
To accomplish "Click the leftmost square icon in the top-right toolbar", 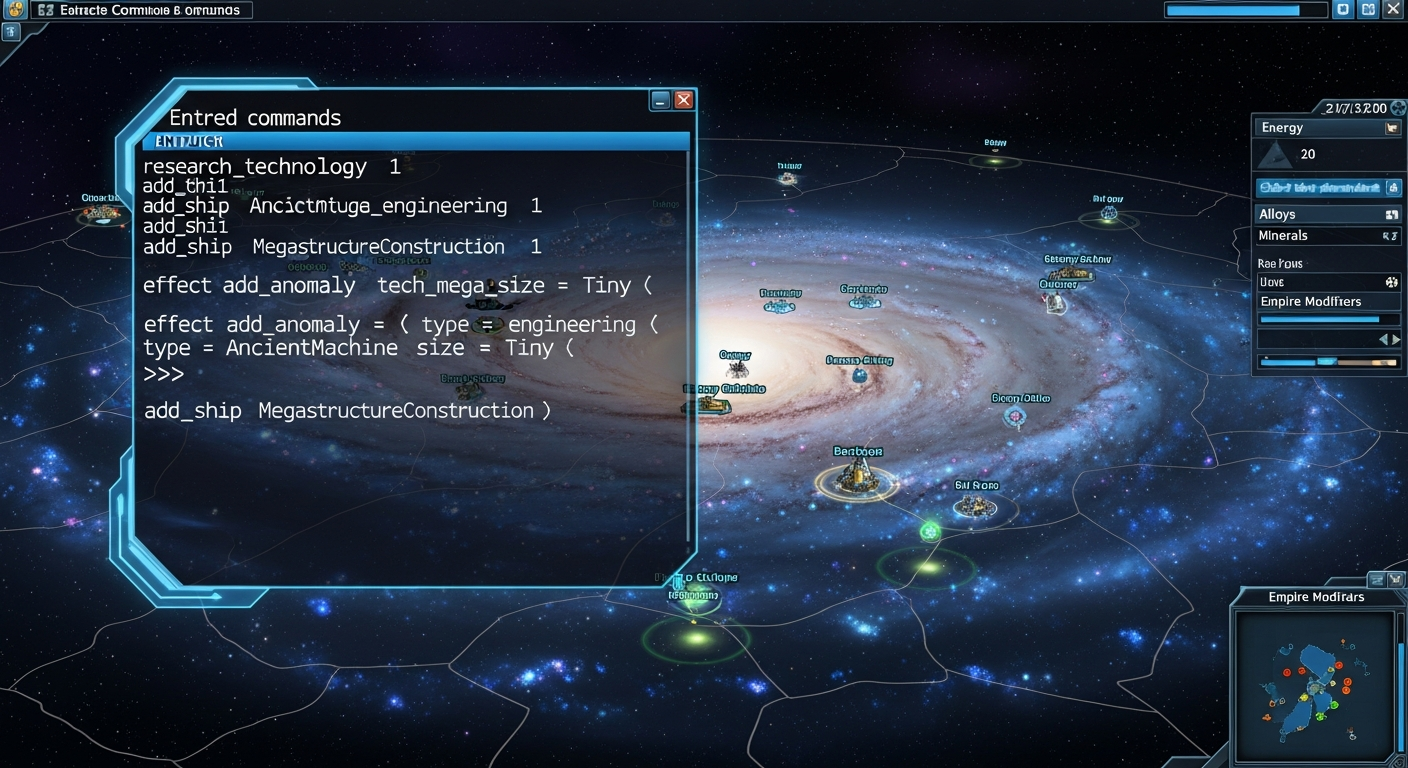I will pyautogui.click(x=1342, y=9).
